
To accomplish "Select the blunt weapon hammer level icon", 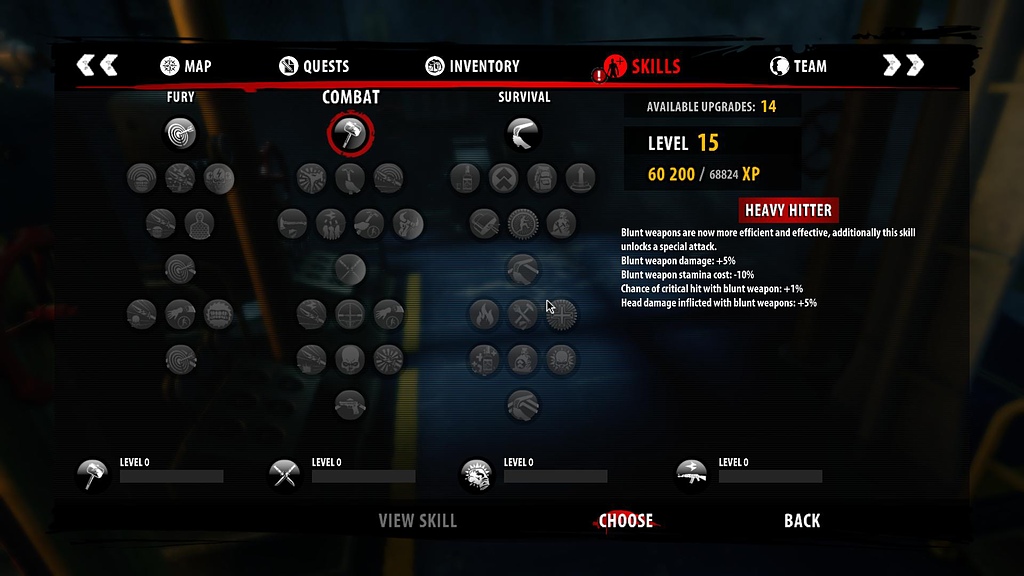I will 93,473.
